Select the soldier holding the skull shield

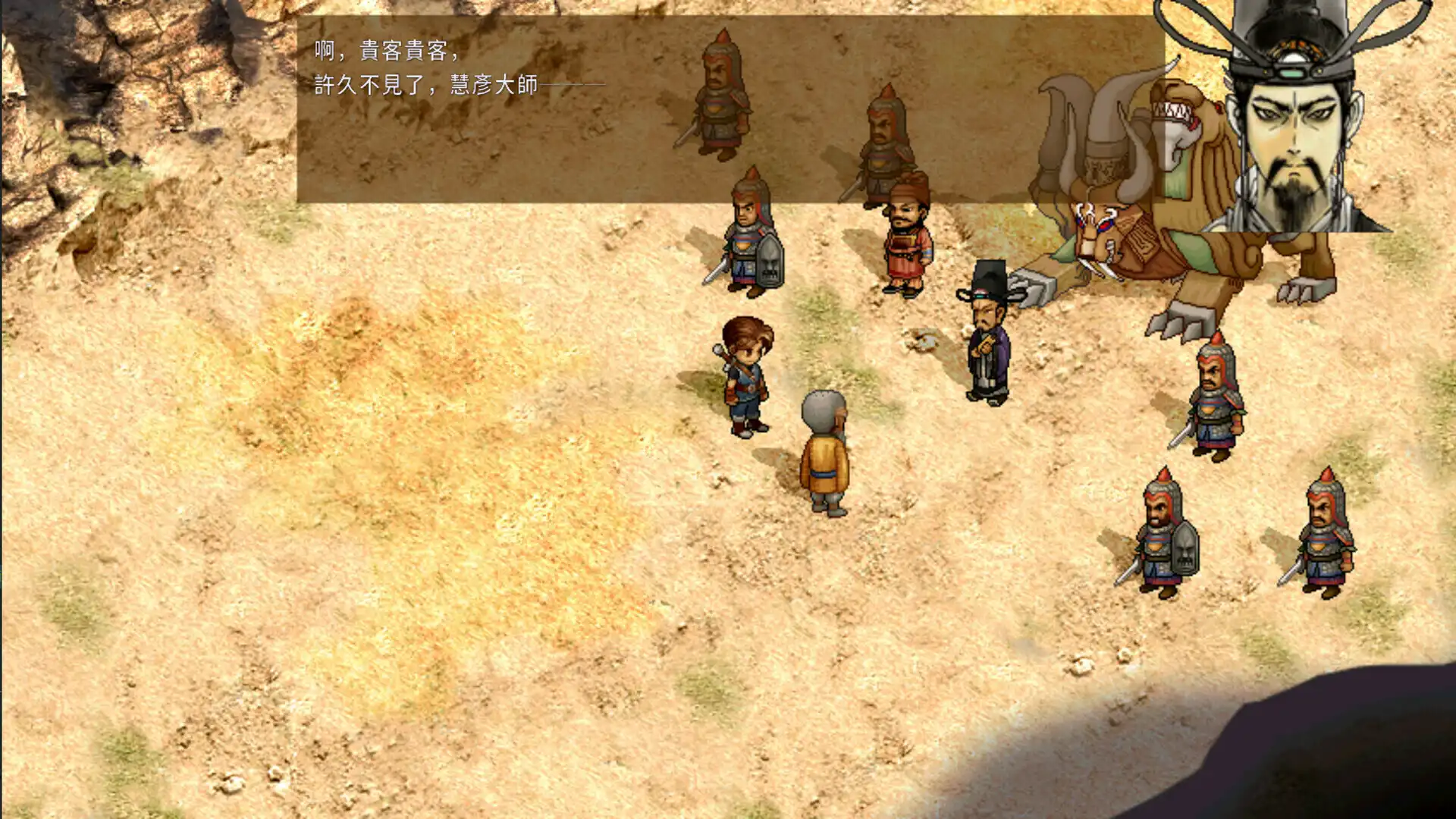click(751, 243)
